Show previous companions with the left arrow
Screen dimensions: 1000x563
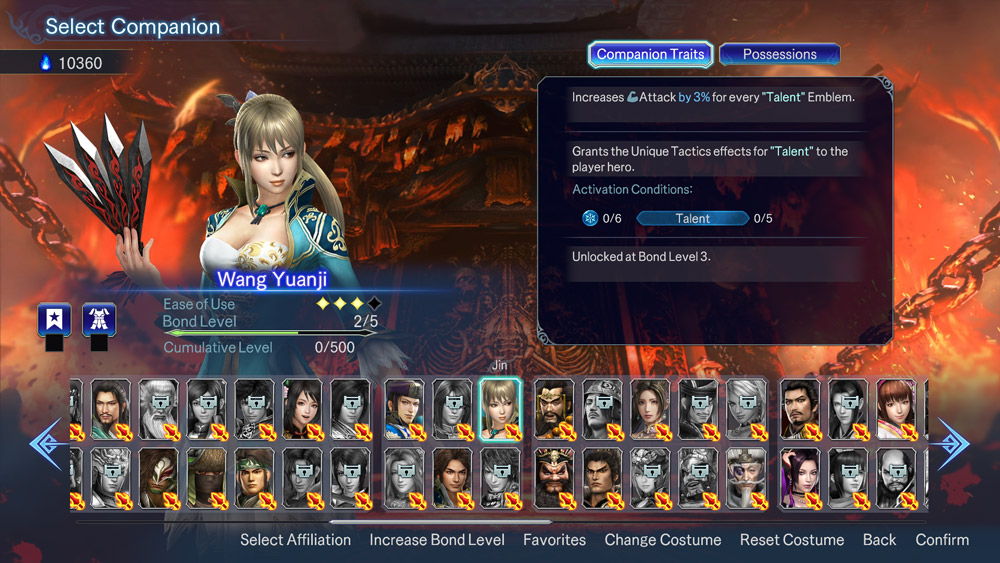click(46, 443)
